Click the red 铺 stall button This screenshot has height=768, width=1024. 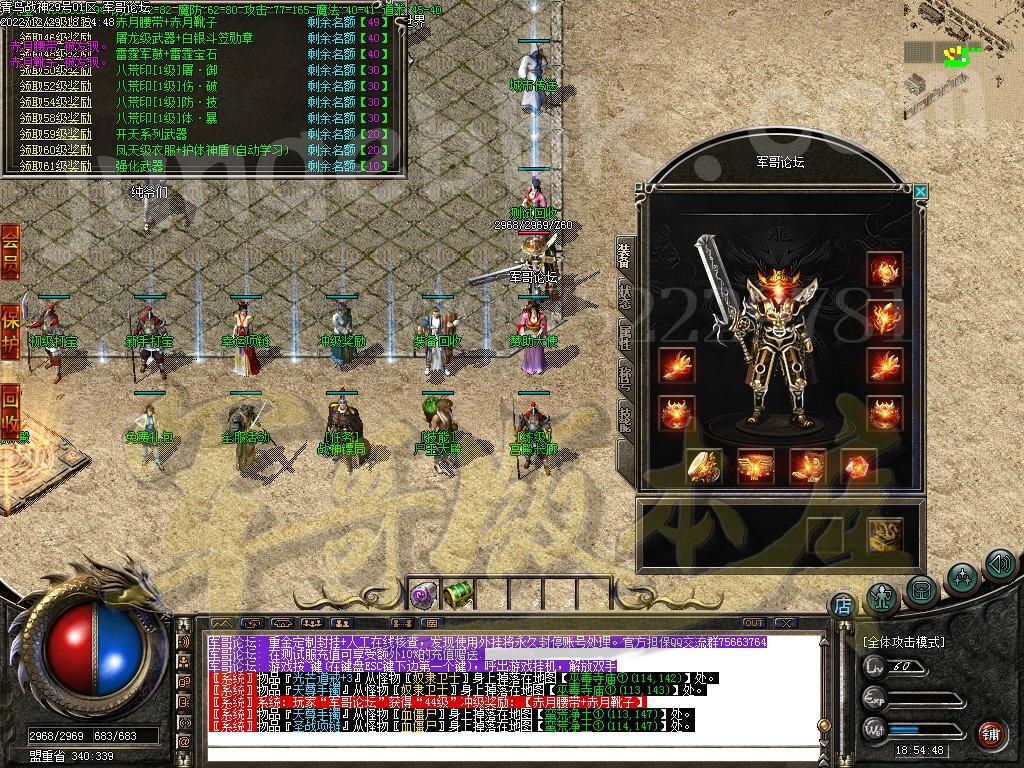[991, 733]
